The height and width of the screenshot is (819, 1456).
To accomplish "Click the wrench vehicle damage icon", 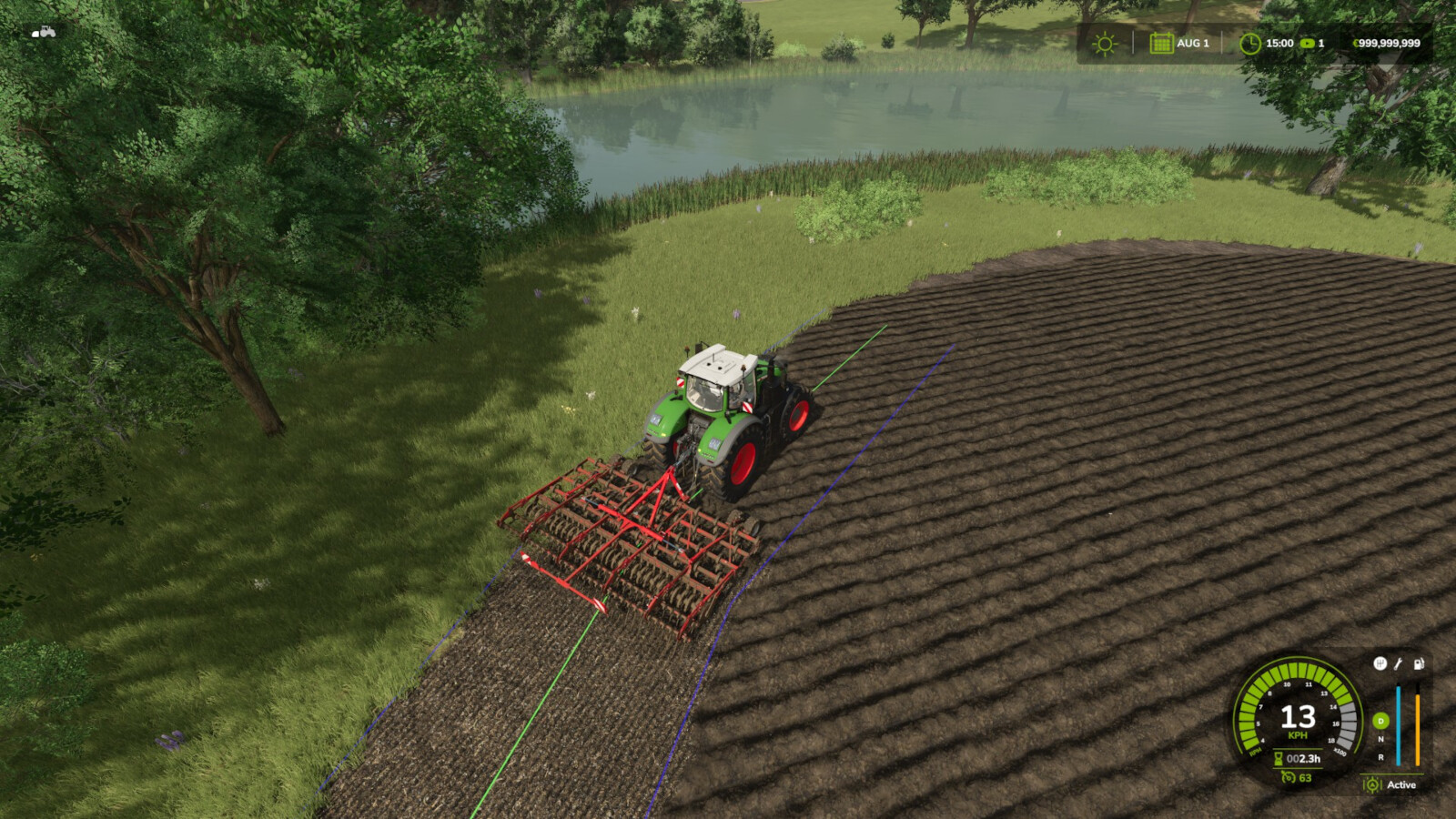I will 1398,663.
